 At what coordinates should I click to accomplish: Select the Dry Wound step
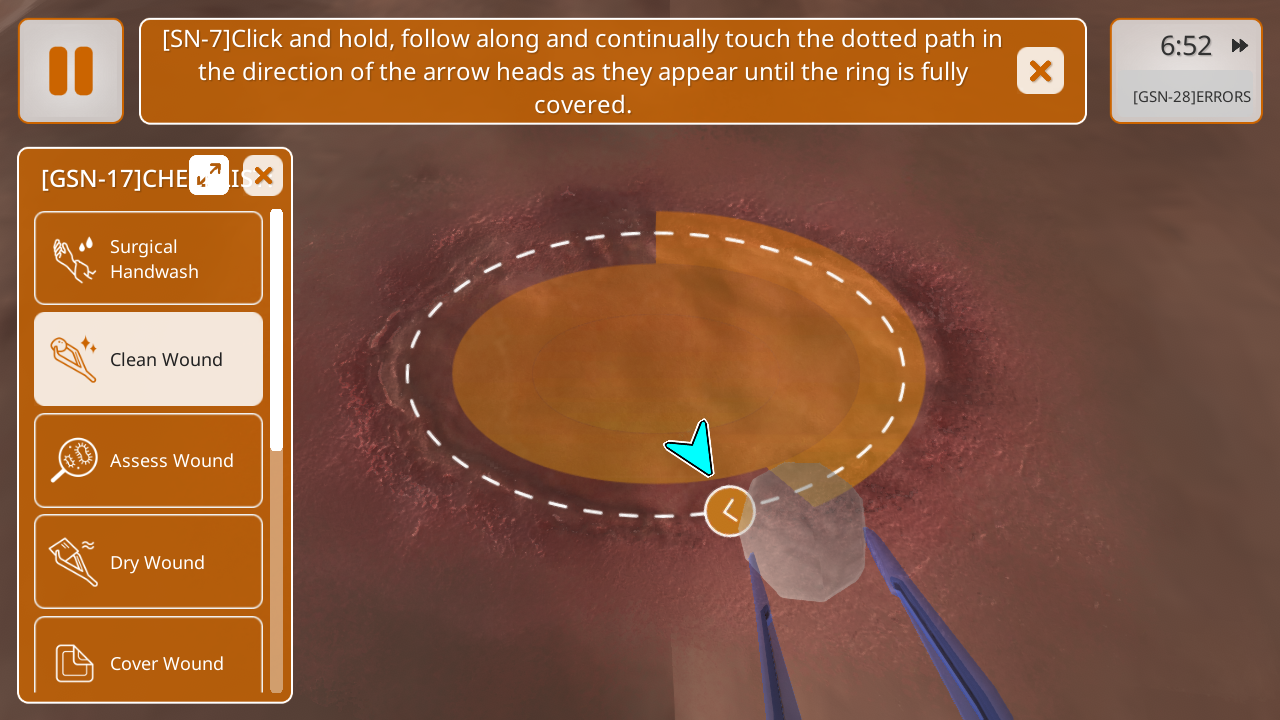(x=149, y=562)
